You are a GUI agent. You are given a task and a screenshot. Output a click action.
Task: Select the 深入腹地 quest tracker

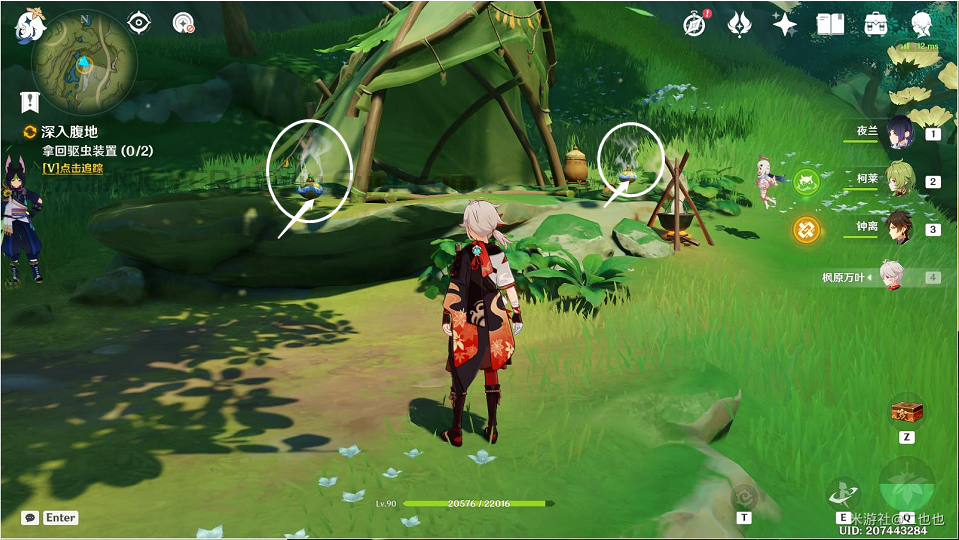(65, 132)
